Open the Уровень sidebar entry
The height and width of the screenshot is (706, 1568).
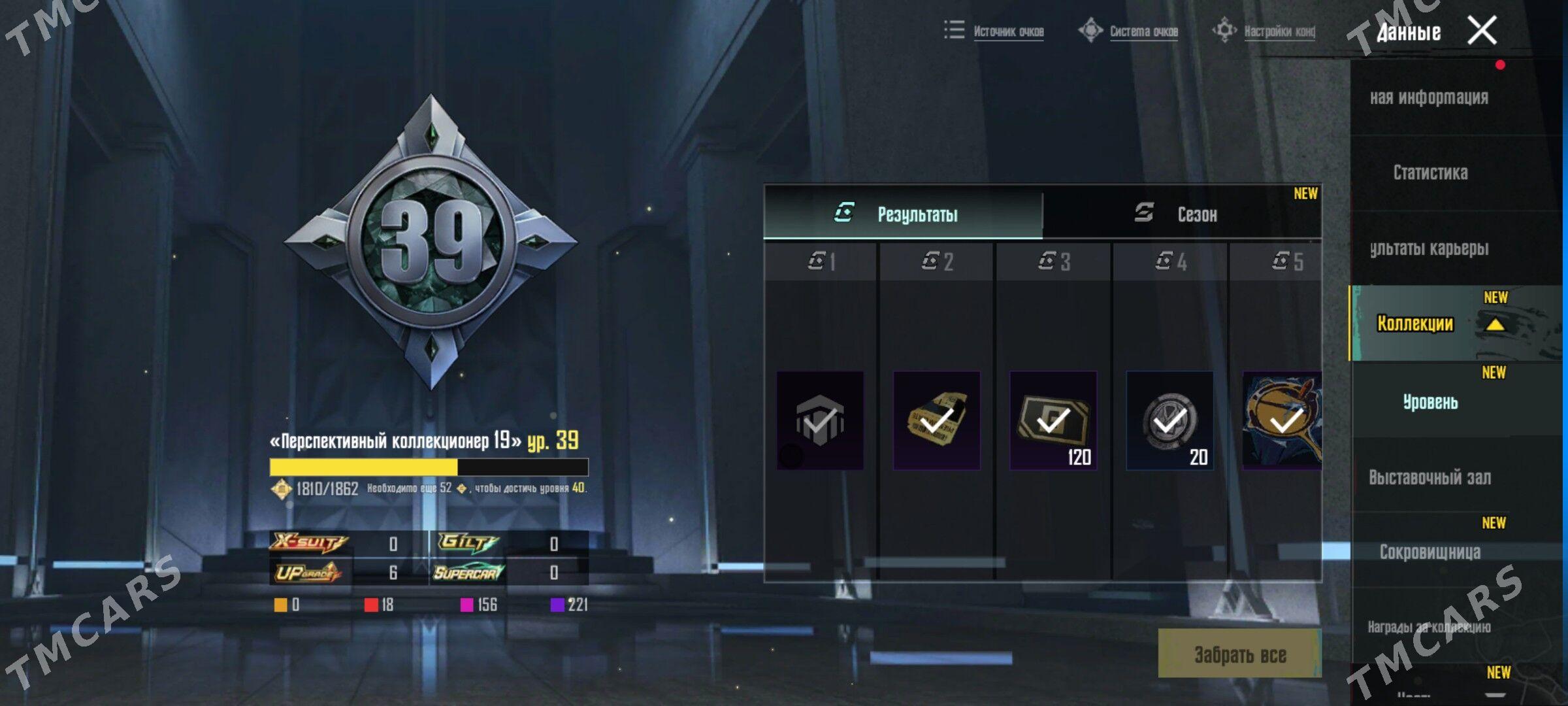(x=1430, y=401)
